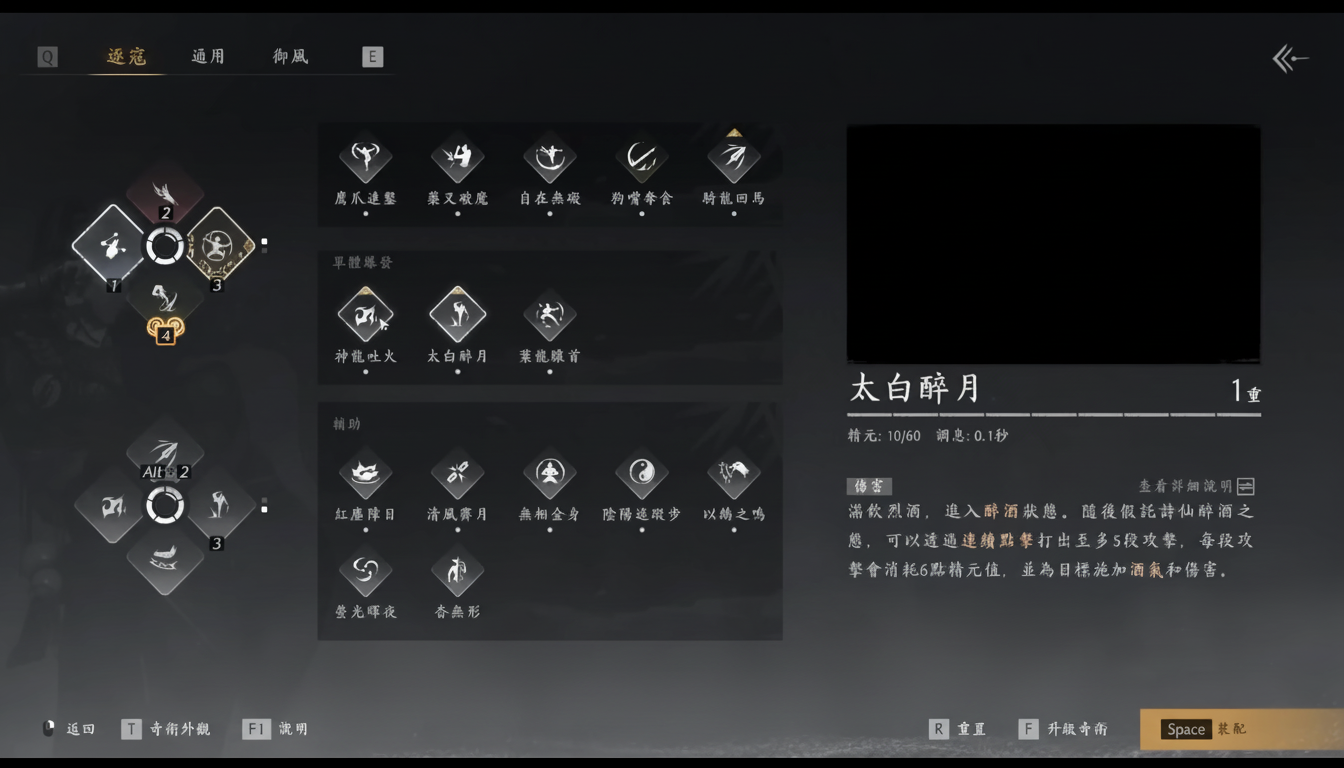This screenshot has width=1344, height=768.
Task: Select the yin-yang 陰陽逍遙步 skill icon
Action: [641, 475]
